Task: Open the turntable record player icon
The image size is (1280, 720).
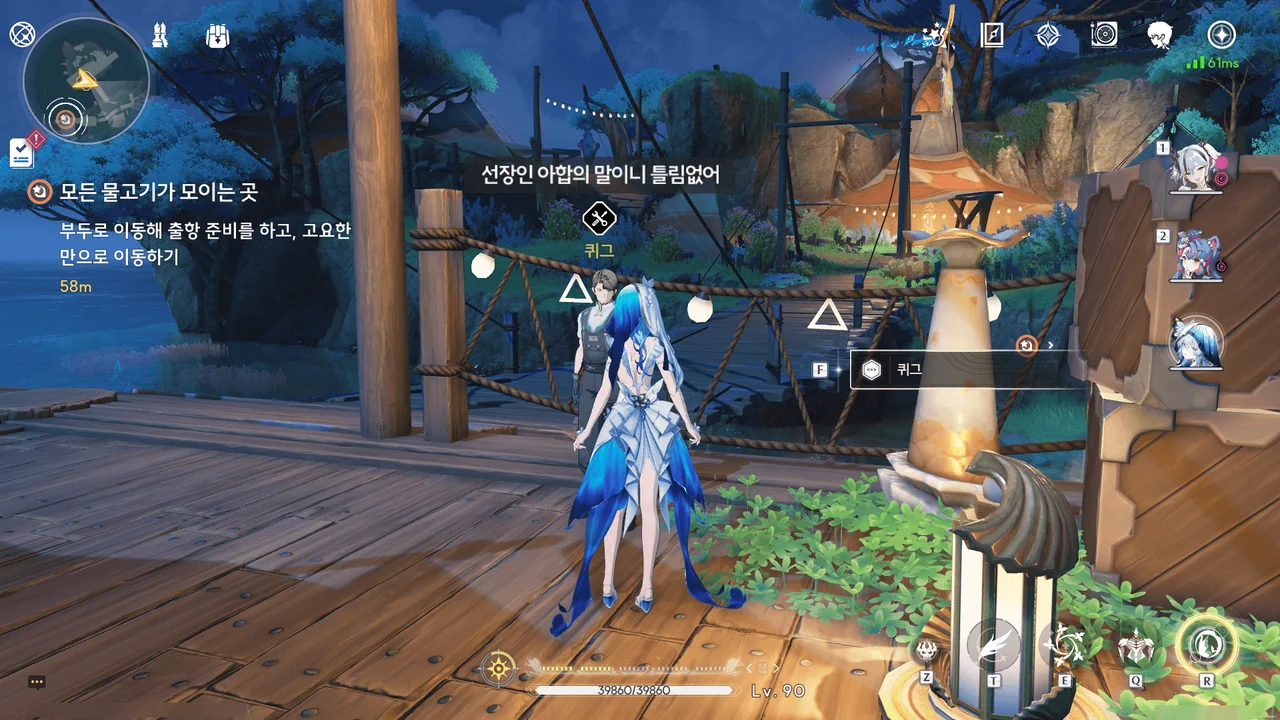Action: pyautogui.click(x=1104, y=36)
